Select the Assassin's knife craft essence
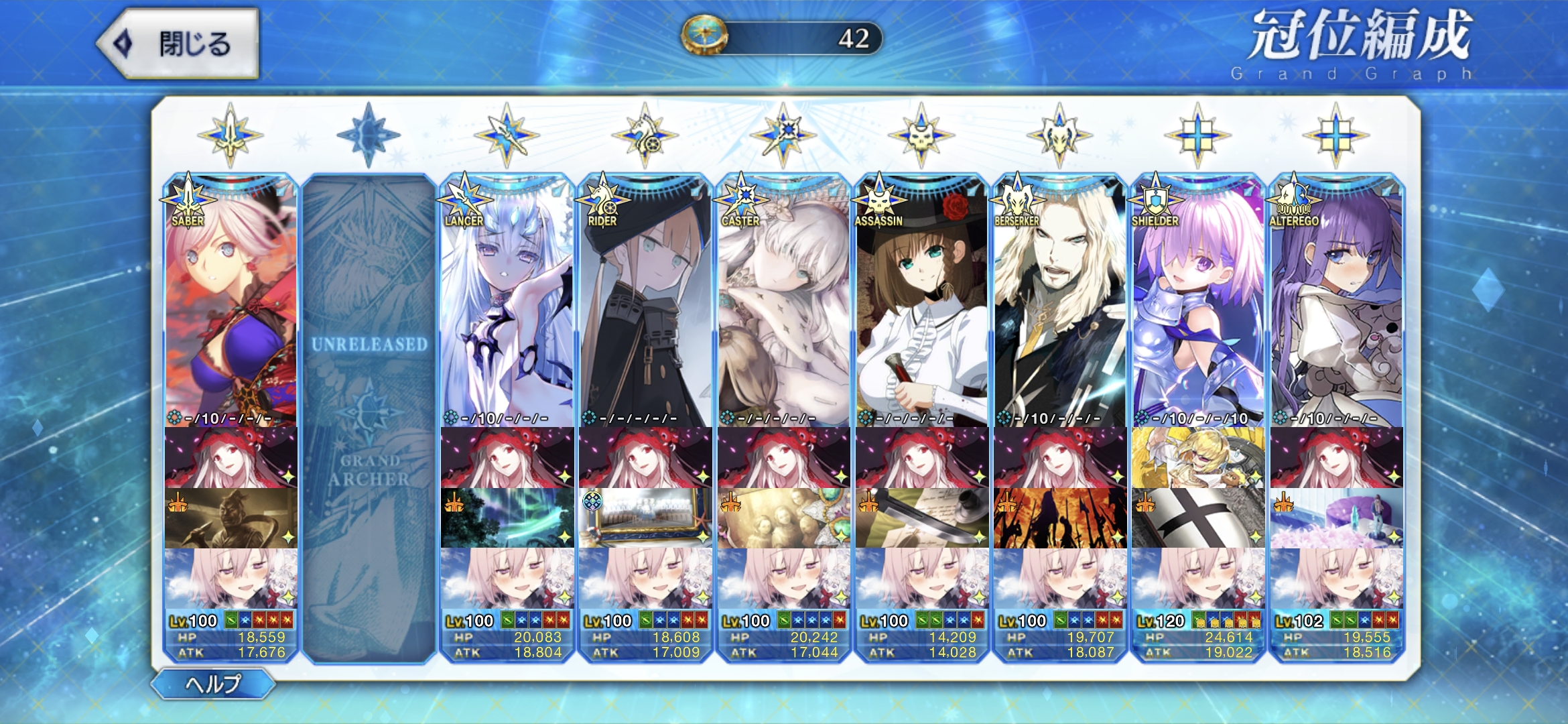 click(921, 518)
